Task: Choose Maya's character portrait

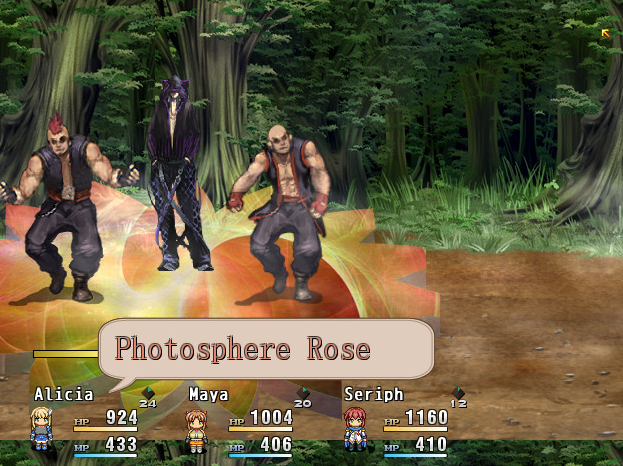Action: tap(197, 428)
